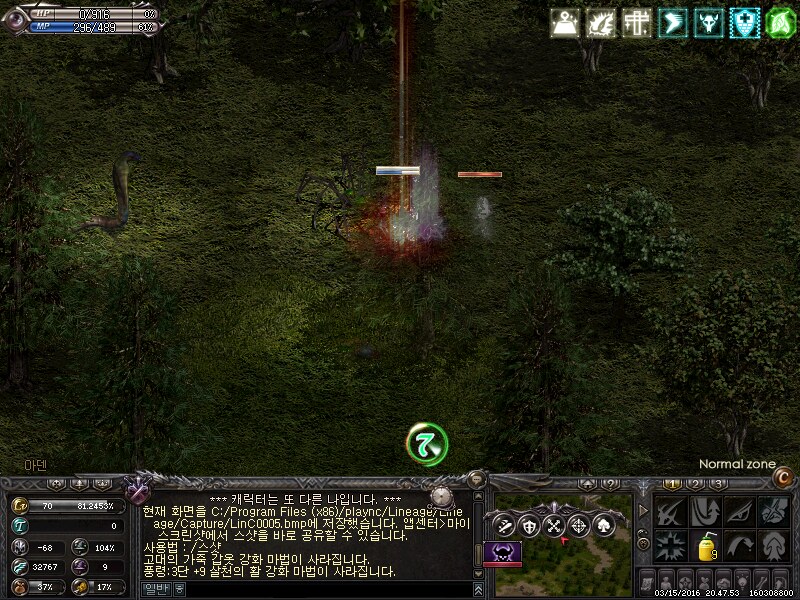Activate the crossed swords minimap button
The height and width of the screenshot is (600, 800).
(x=553, y=526)
